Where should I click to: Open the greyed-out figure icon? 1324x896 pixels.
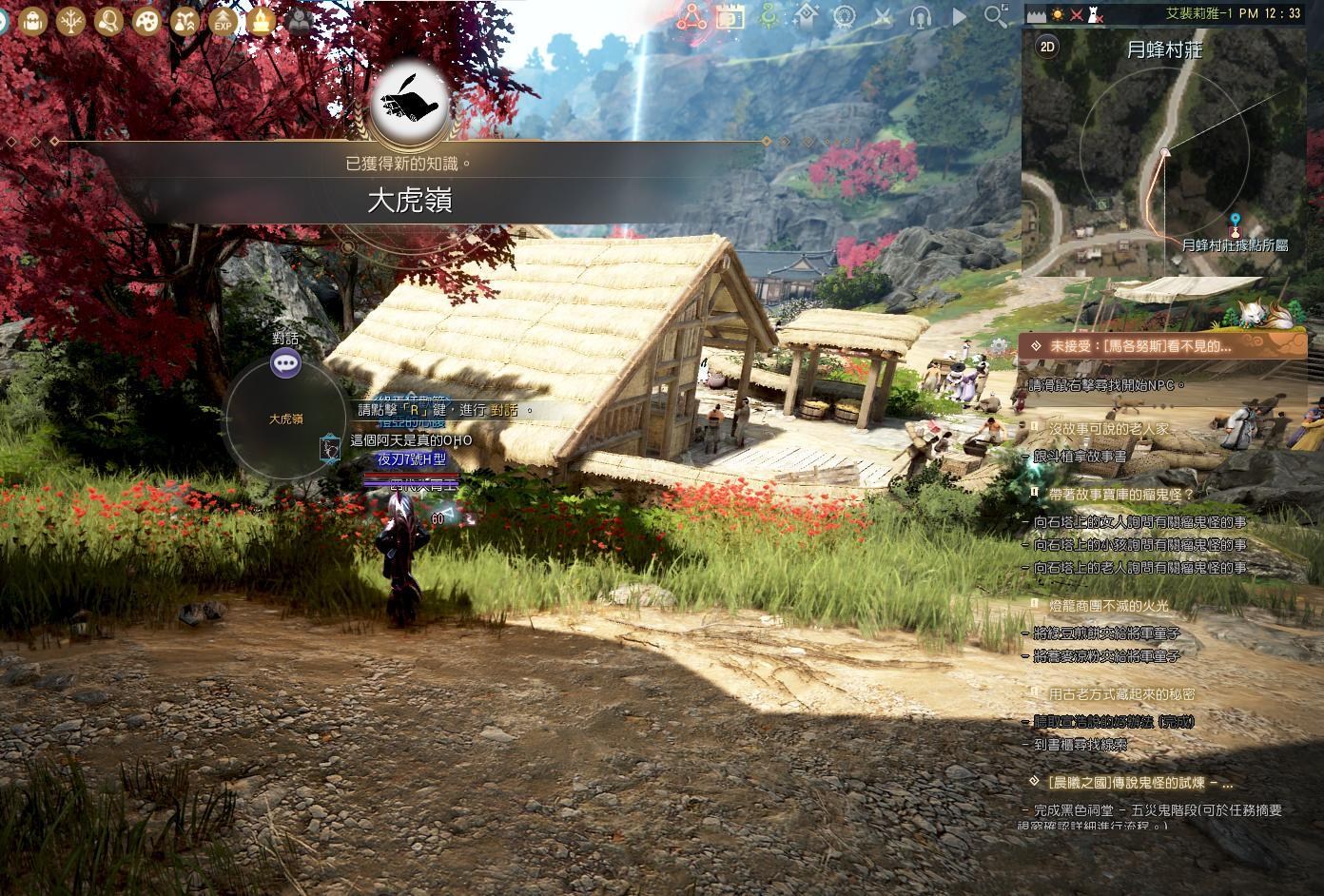(299, 20)
